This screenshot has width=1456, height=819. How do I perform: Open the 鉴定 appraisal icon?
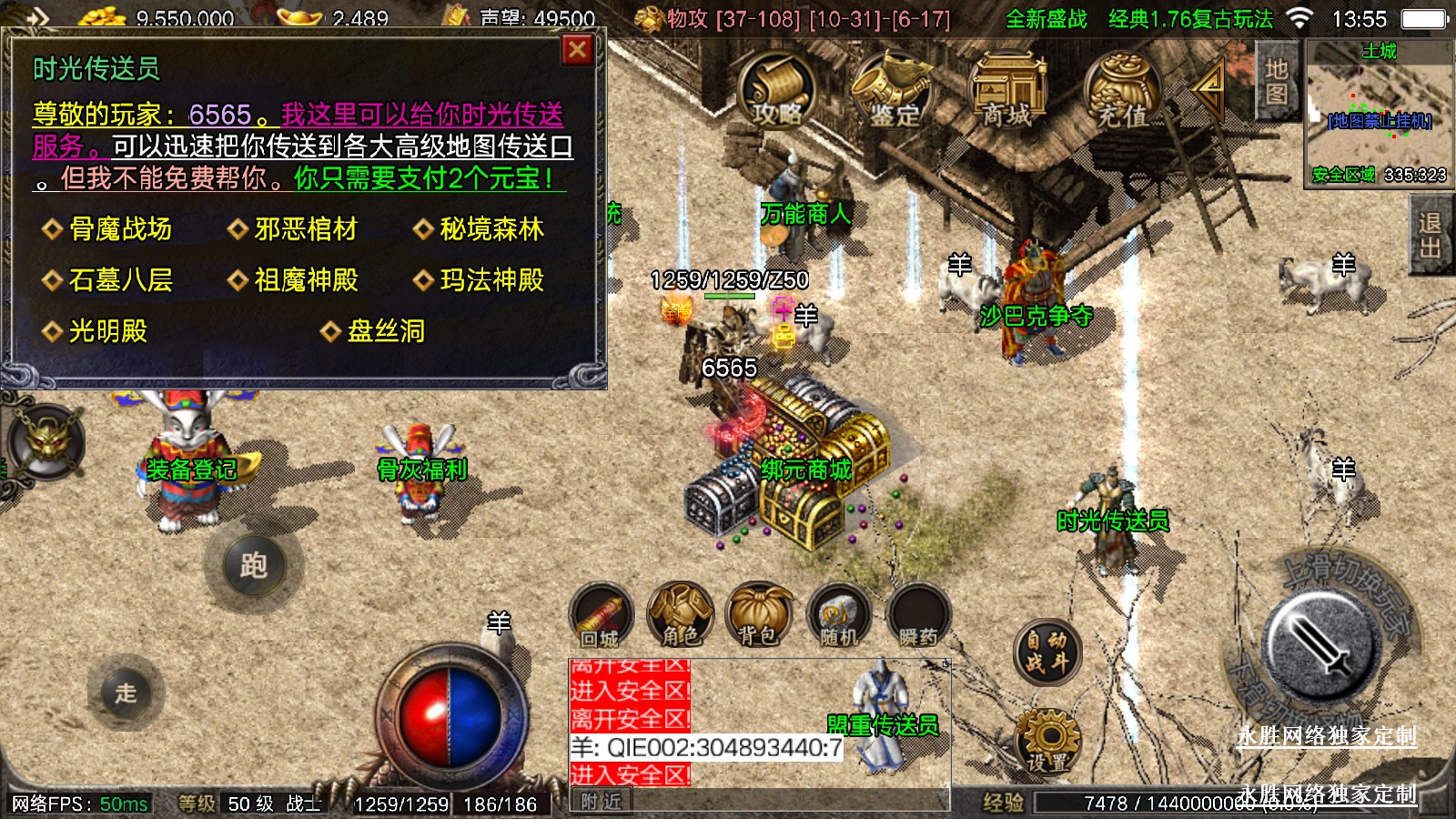coord(892,89)
